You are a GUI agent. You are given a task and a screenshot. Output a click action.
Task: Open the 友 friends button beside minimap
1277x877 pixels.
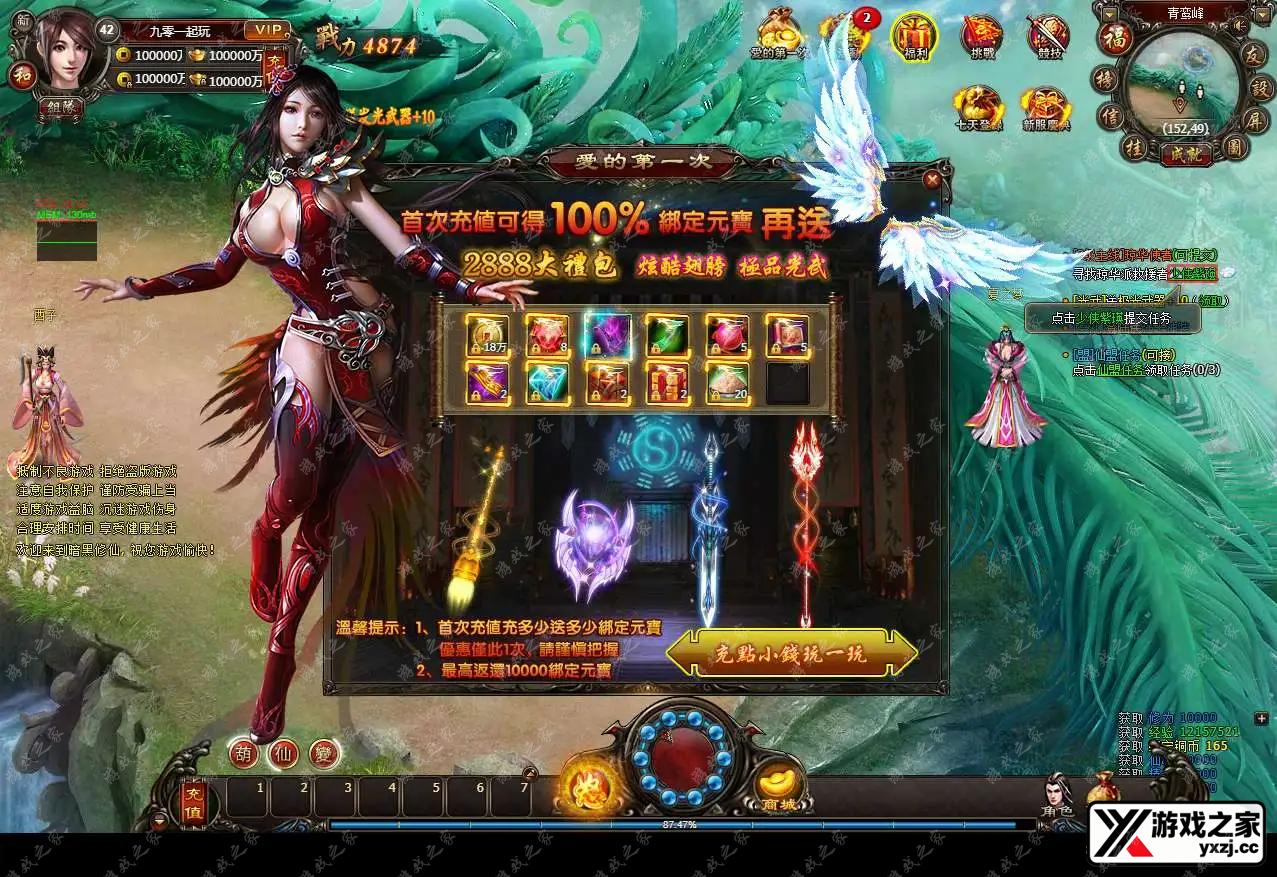(1251, 56)
